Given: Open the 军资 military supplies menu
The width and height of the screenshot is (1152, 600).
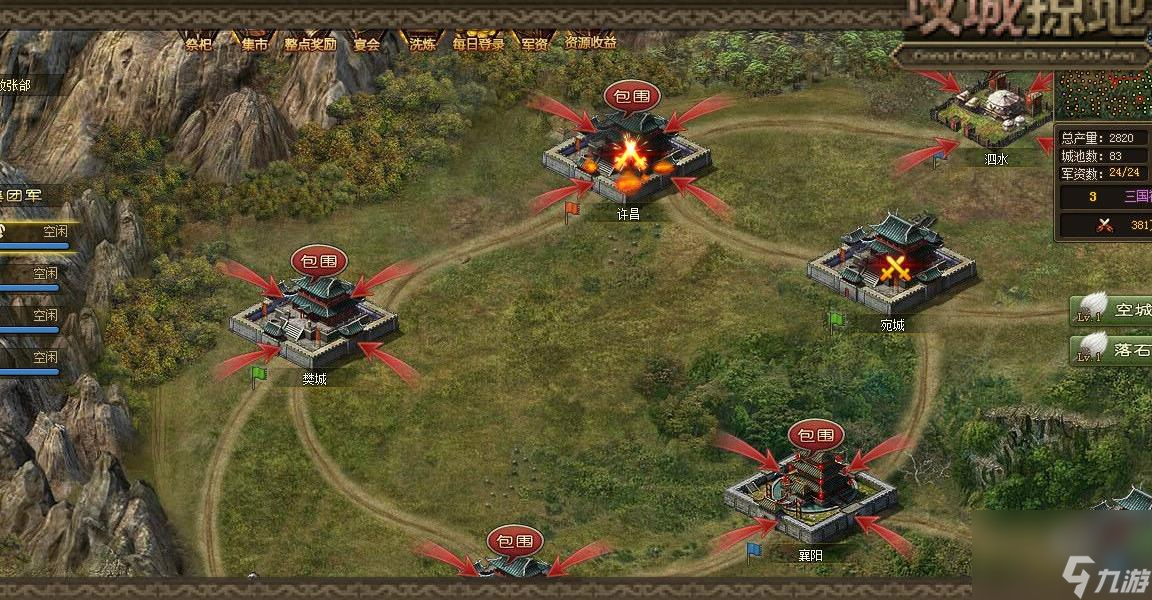Looking at the screenshot, I should pyautogui.click(x=535, y=42).
